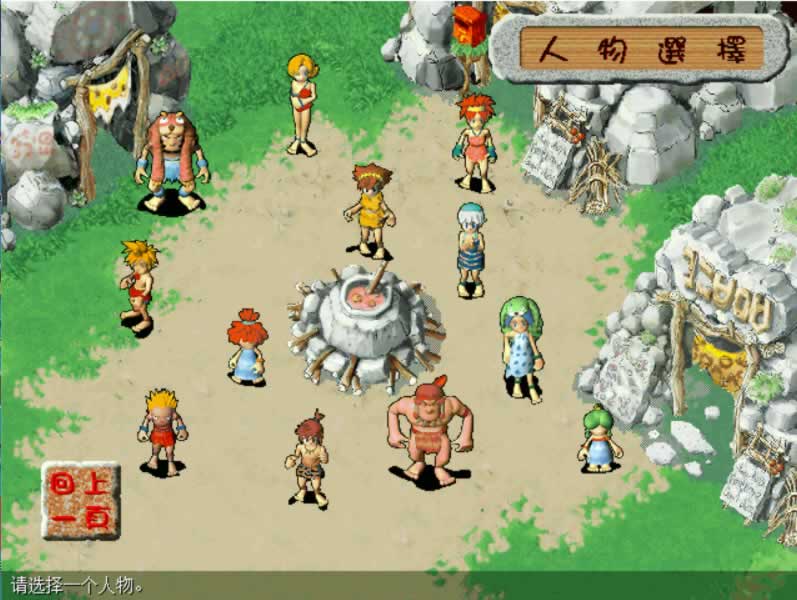The image size is (797, 600).
Task: Pick the red spiky-haired girl with blue gloves
Action: [x=475, y=142]
